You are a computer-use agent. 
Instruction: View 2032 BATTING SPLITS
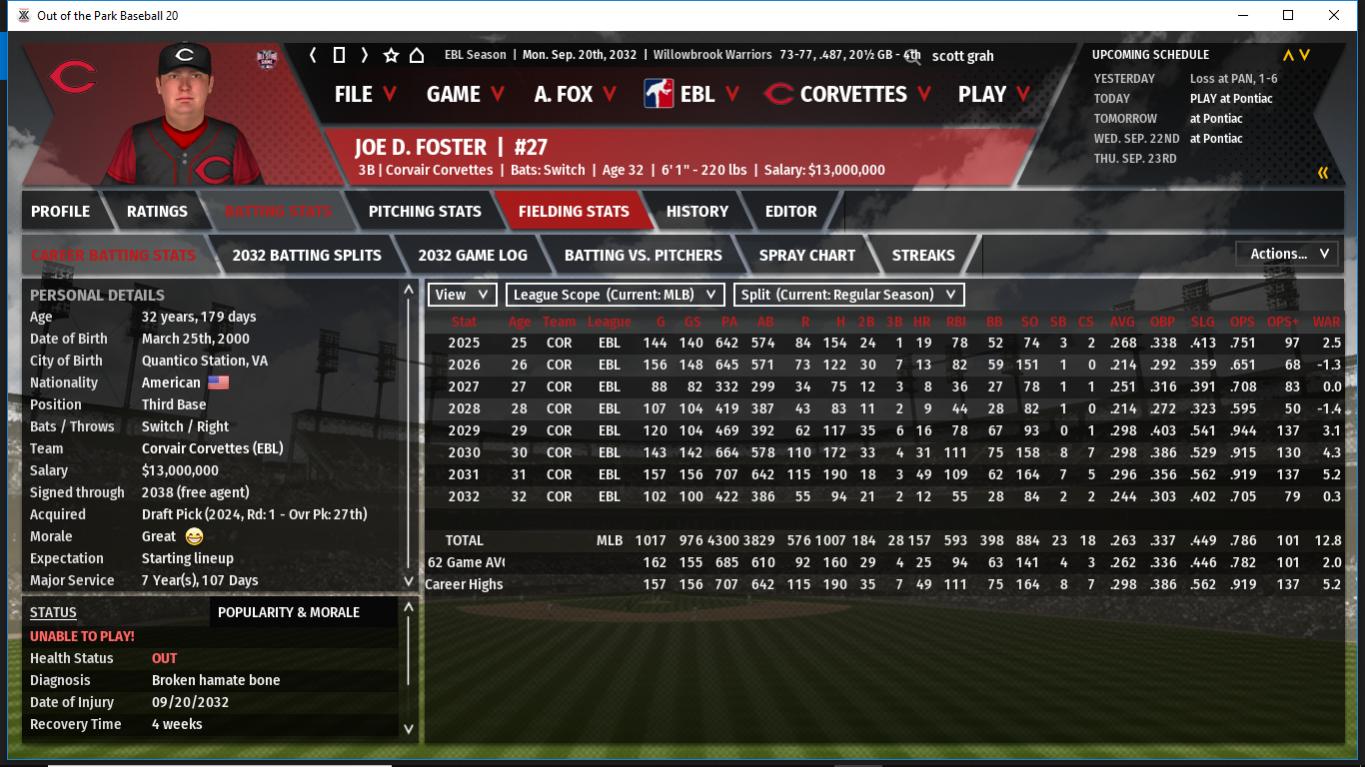tap(307, 255)
